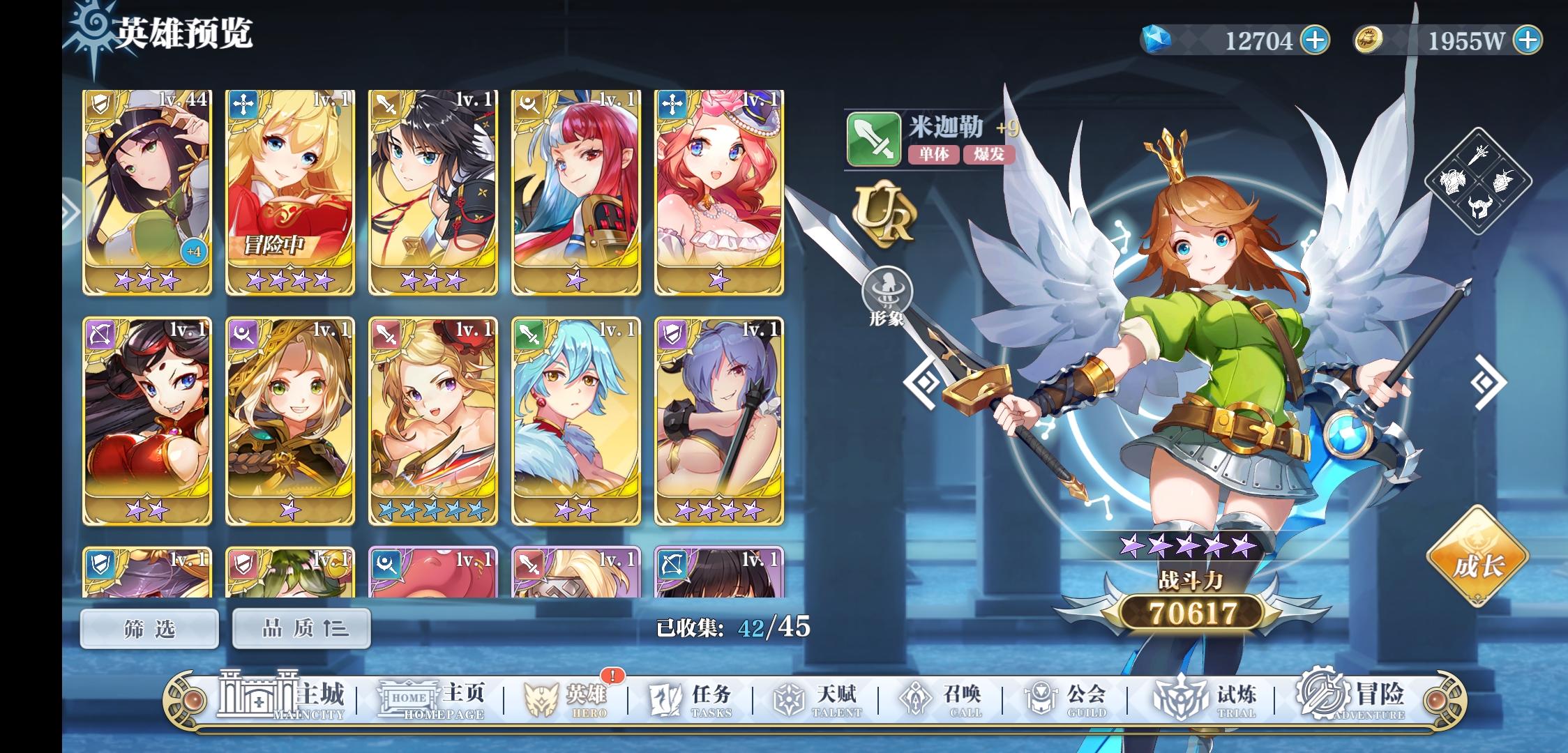Select Michelle's green sword skill icon
The height and width of the screenshot is (753, 1568).
click(x=874, y=137)
